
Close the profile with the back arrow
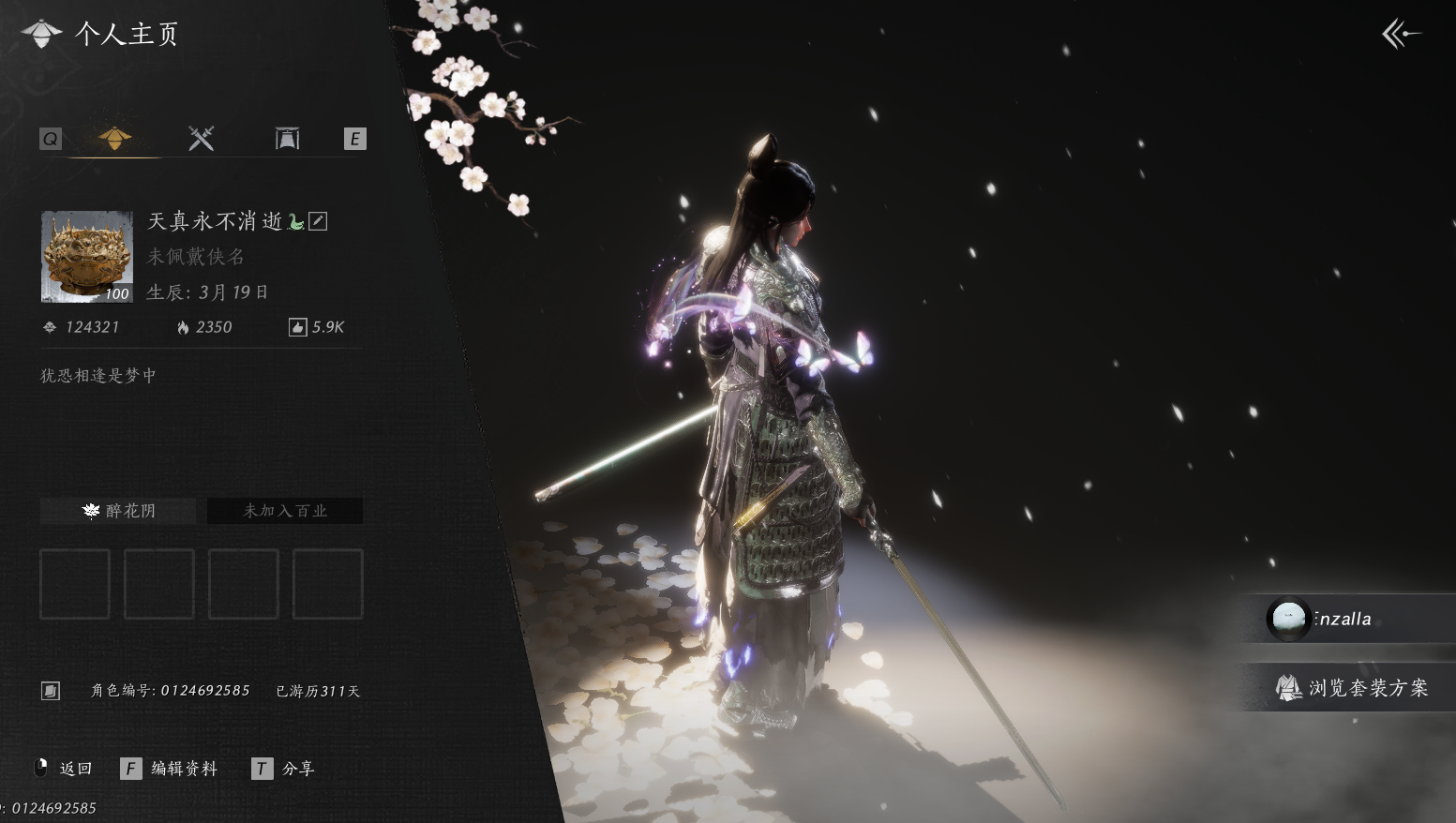(x=1401, y=35)
